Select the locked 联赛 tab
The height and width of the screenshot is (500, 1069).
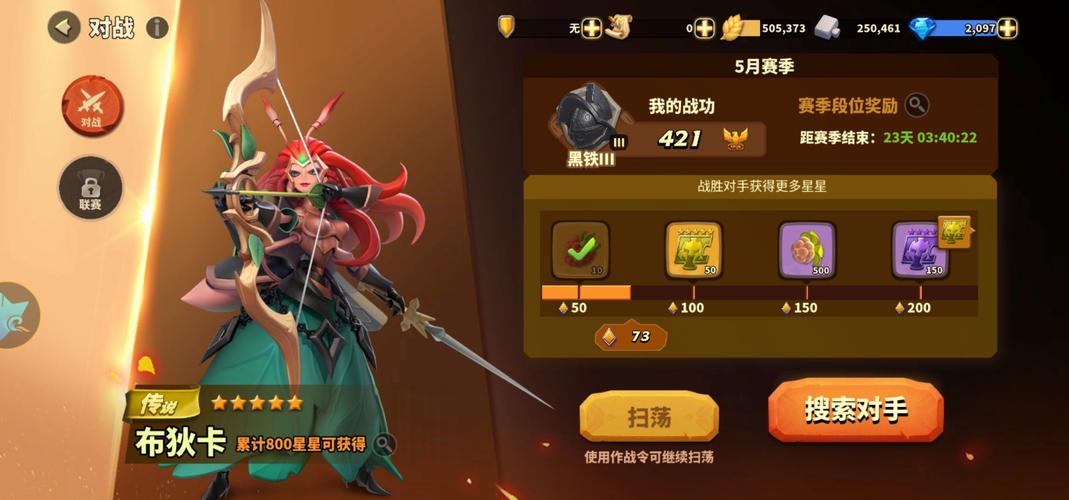(x=91, y=188)
